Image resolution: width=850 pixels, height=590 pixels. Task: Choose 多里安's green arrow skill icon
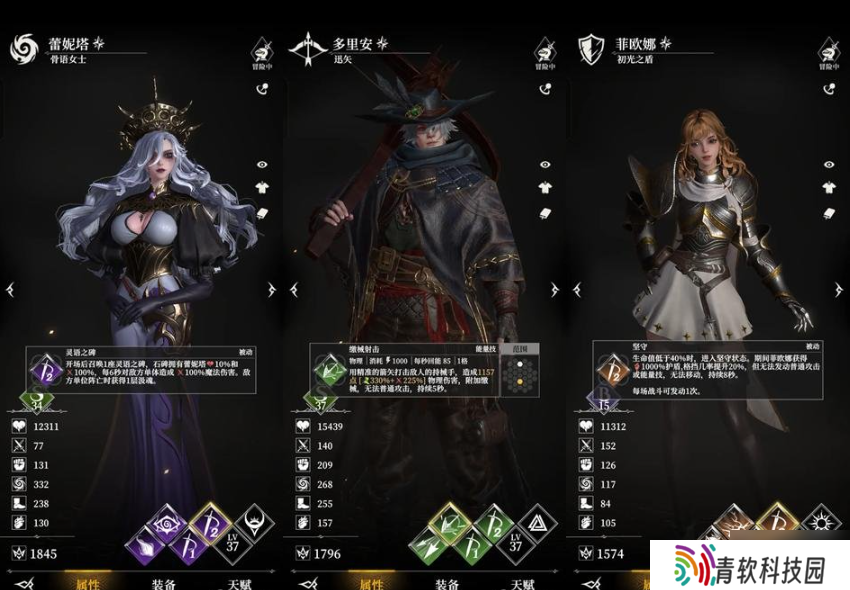[x=447, y=522]
